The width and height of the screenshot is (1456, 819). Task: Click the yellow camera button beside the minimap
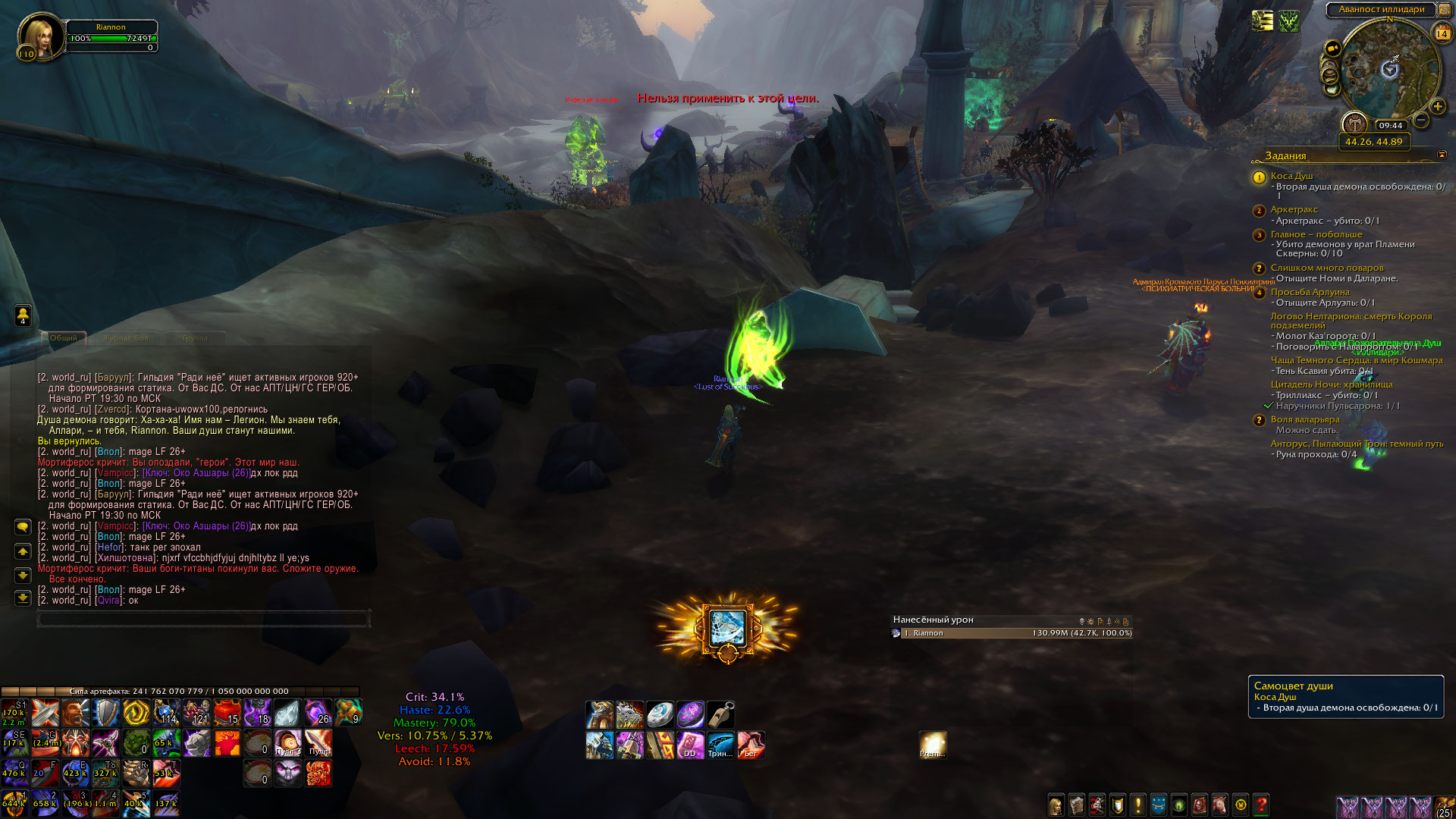1332,49
